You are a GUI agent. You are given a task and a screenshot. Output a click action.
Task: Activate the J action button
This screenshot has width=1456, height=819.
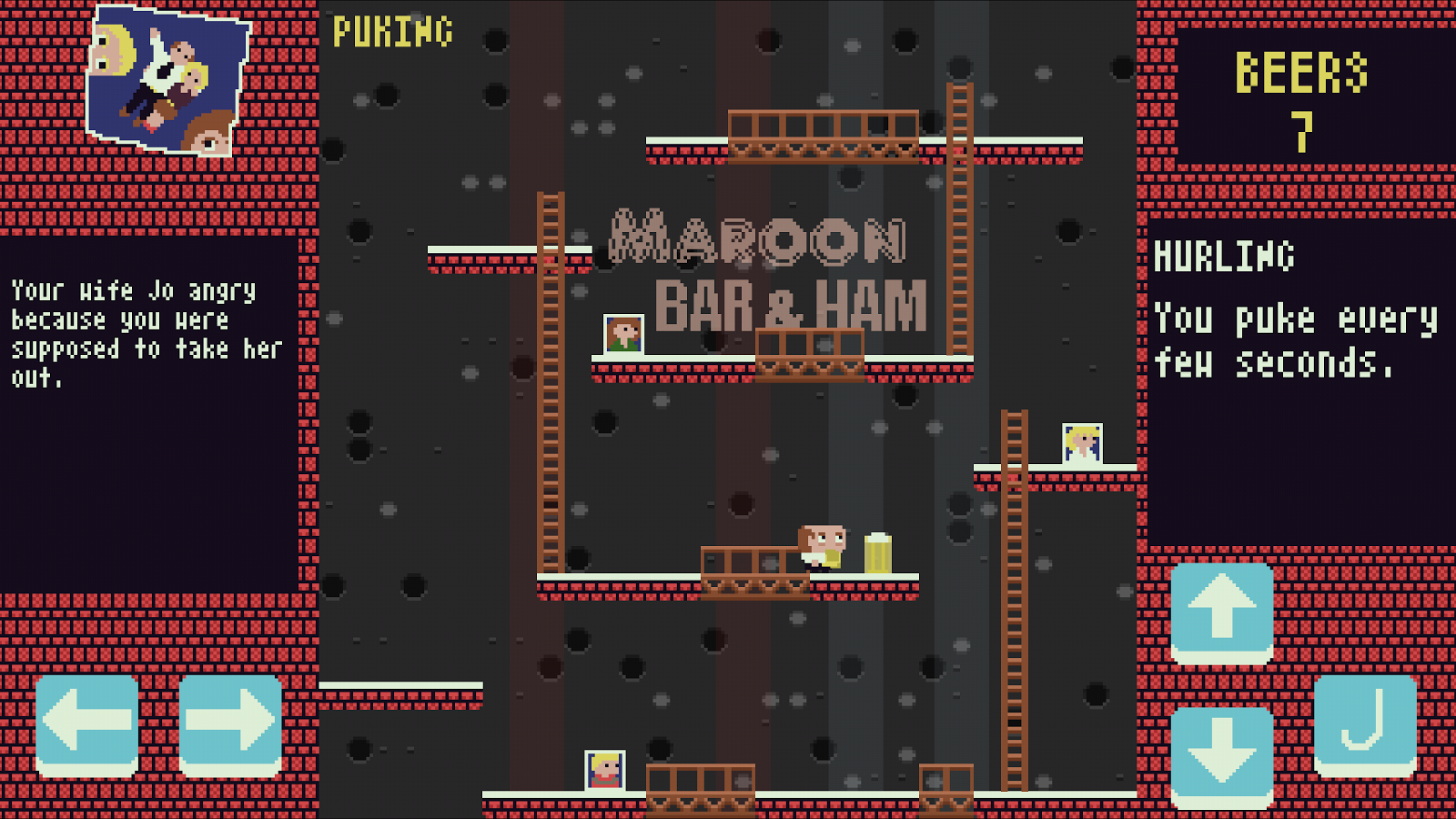pos(1365,724)
